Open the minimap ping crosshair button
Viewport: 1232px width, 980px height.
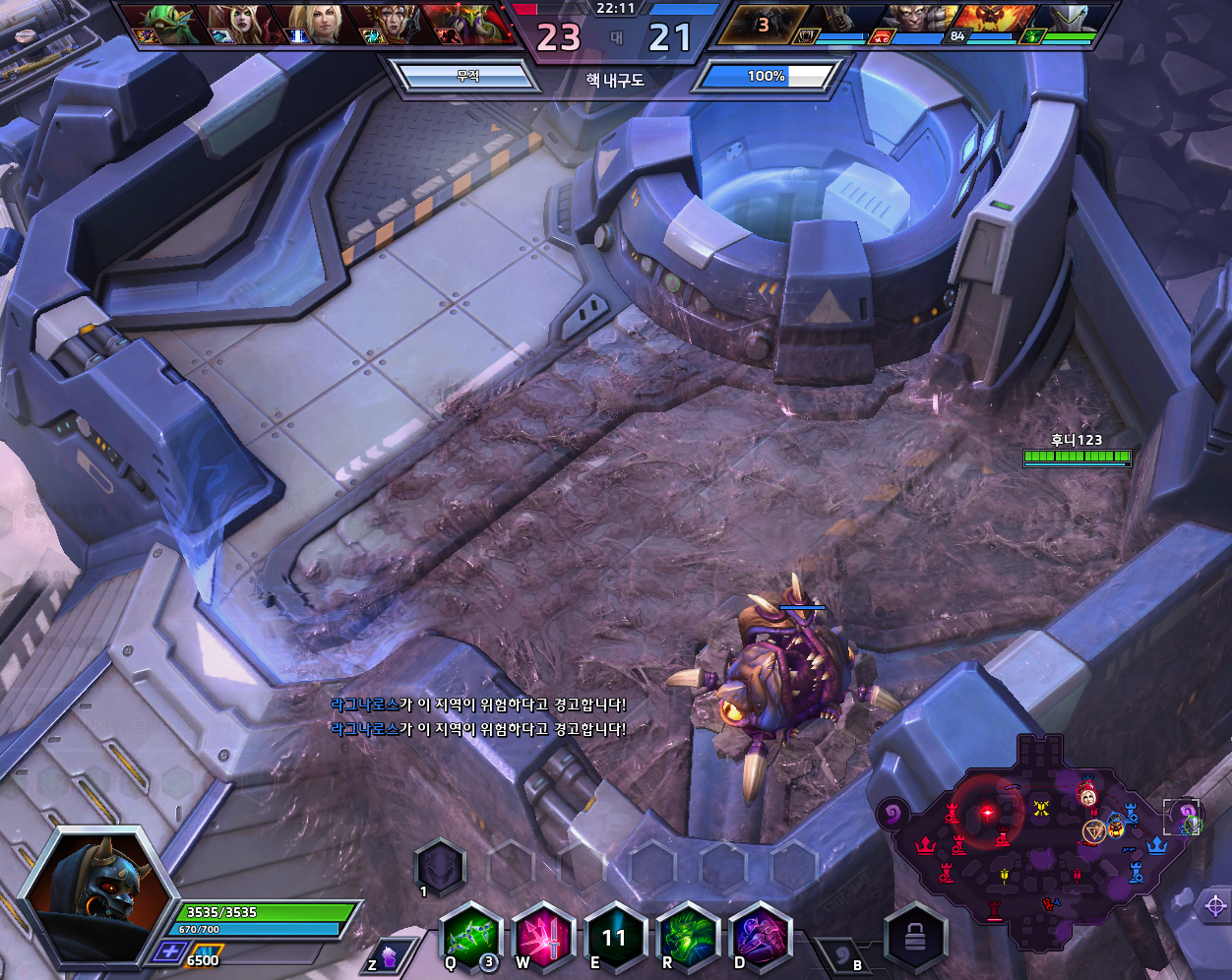click(x=1214, y=905)
